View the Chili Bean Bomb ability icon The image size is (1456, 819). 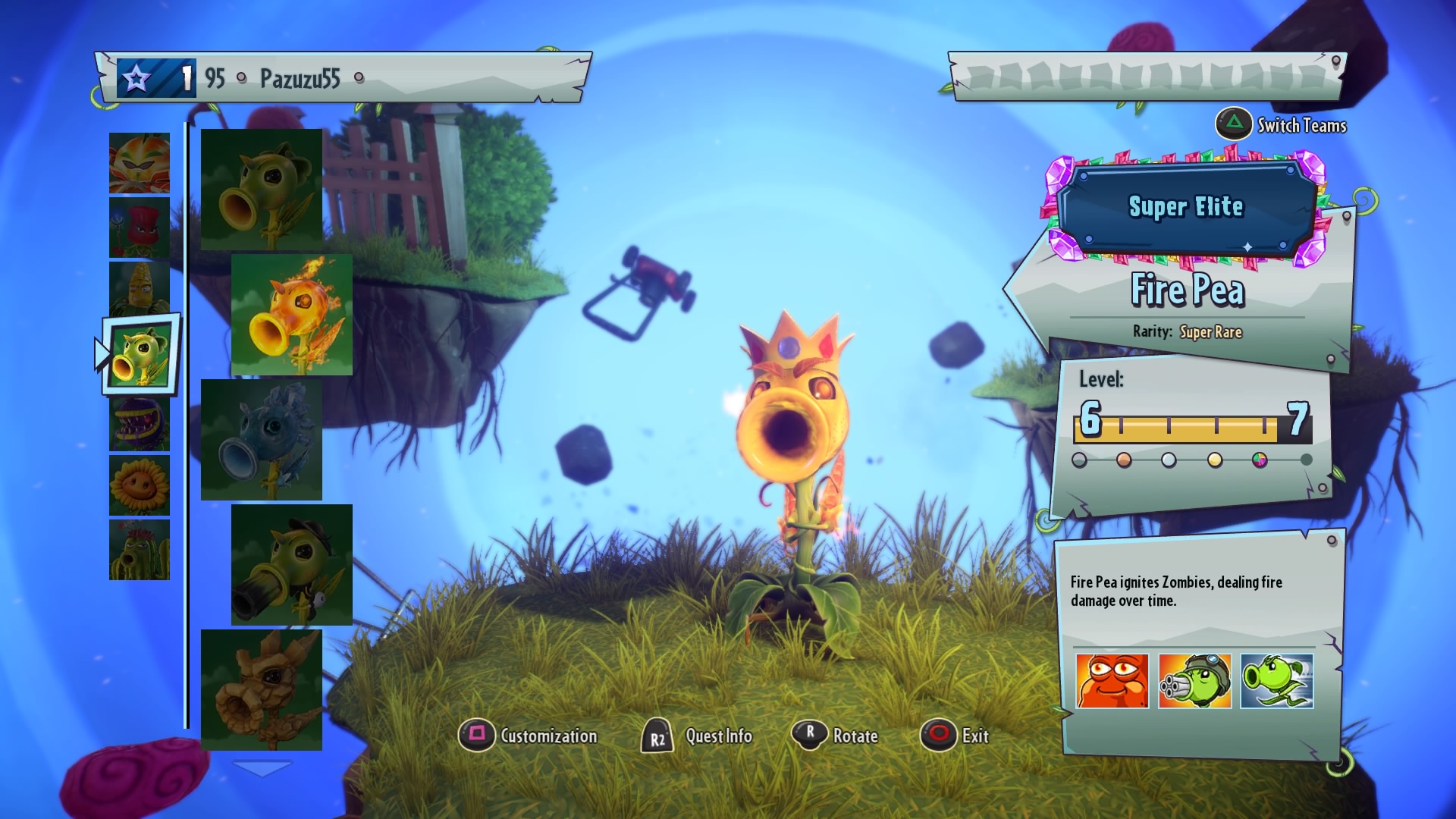click(1112, 681)
